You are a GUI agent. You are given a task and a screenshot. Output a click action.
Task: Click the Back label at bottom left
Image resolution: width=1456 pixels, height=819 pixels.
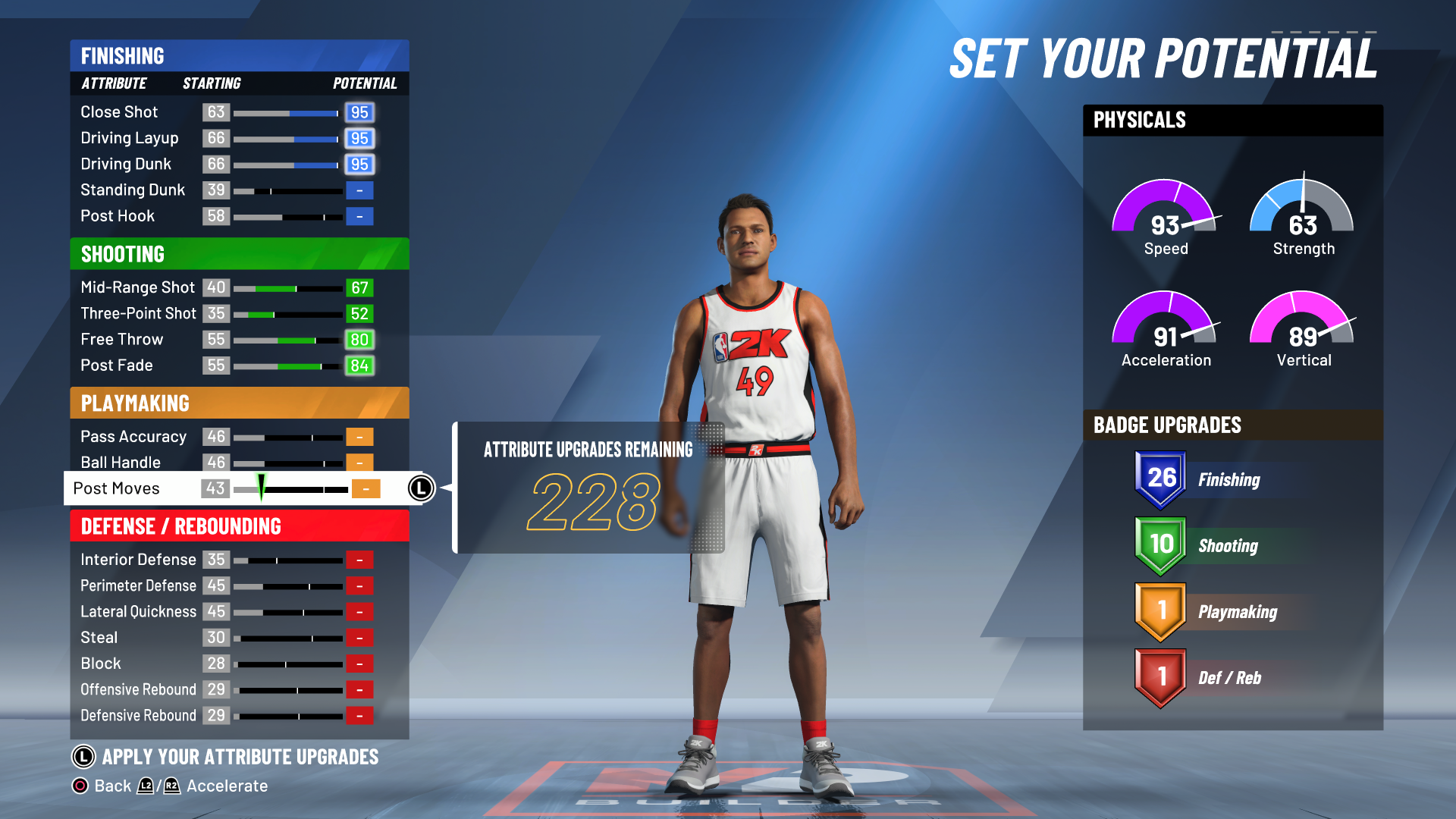pyautogui.click(x=112, y=786)
